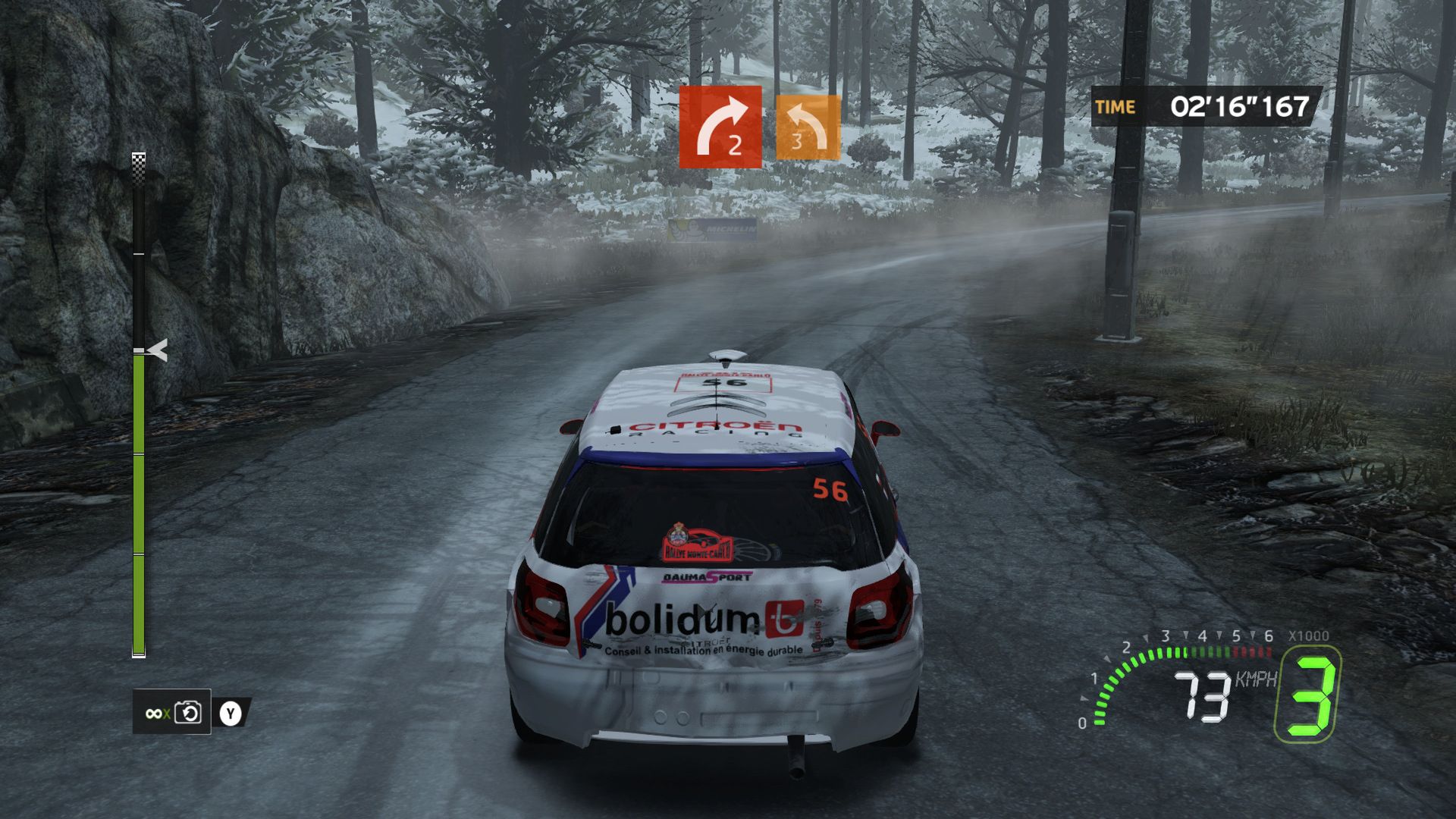The width and height of the screenshot is (1456, 819).
Task: Click the 0 mark at the tachometer base
Action: pos(1083,724)
